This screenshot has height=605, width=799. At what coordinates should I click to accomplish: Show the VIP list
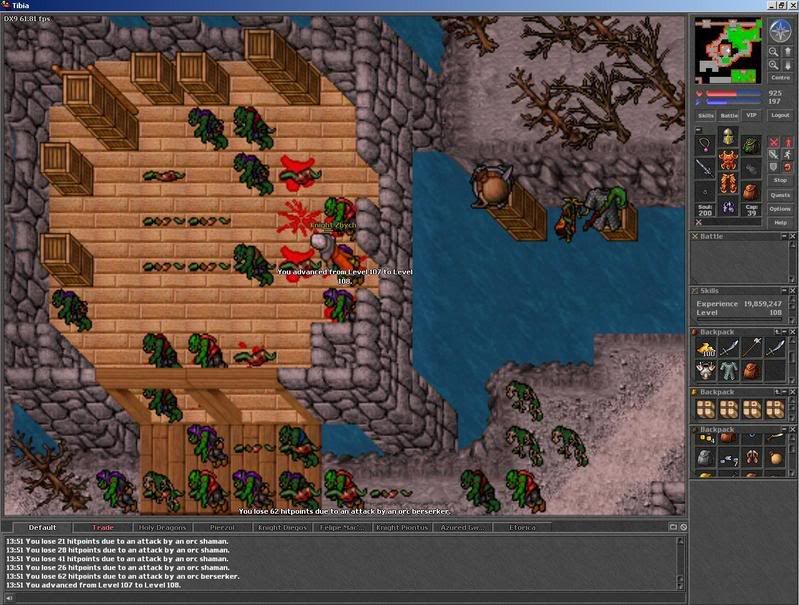[751, 116]
